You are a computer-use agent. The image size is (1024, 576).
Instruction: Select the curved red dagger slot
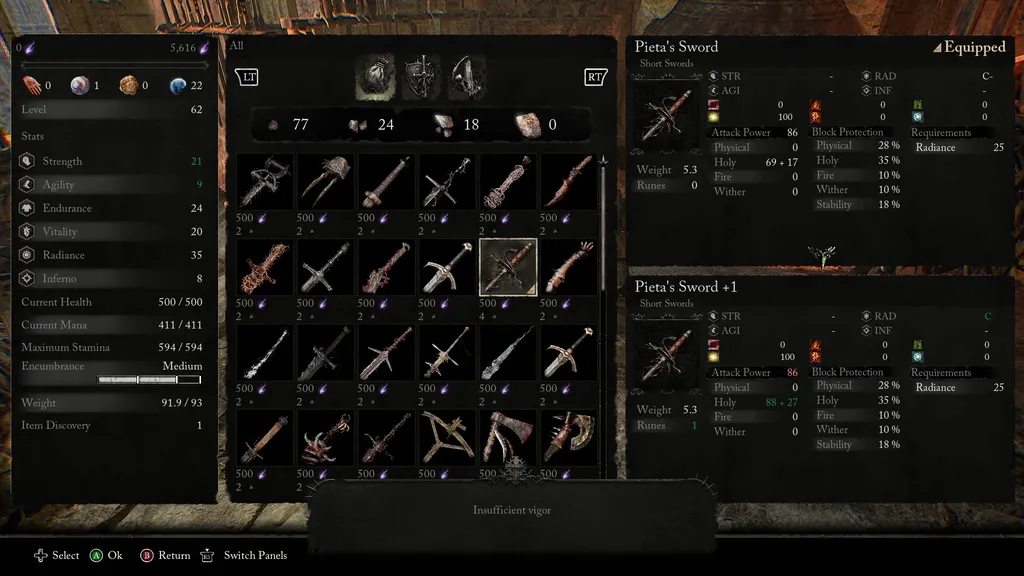click(569, 182)
